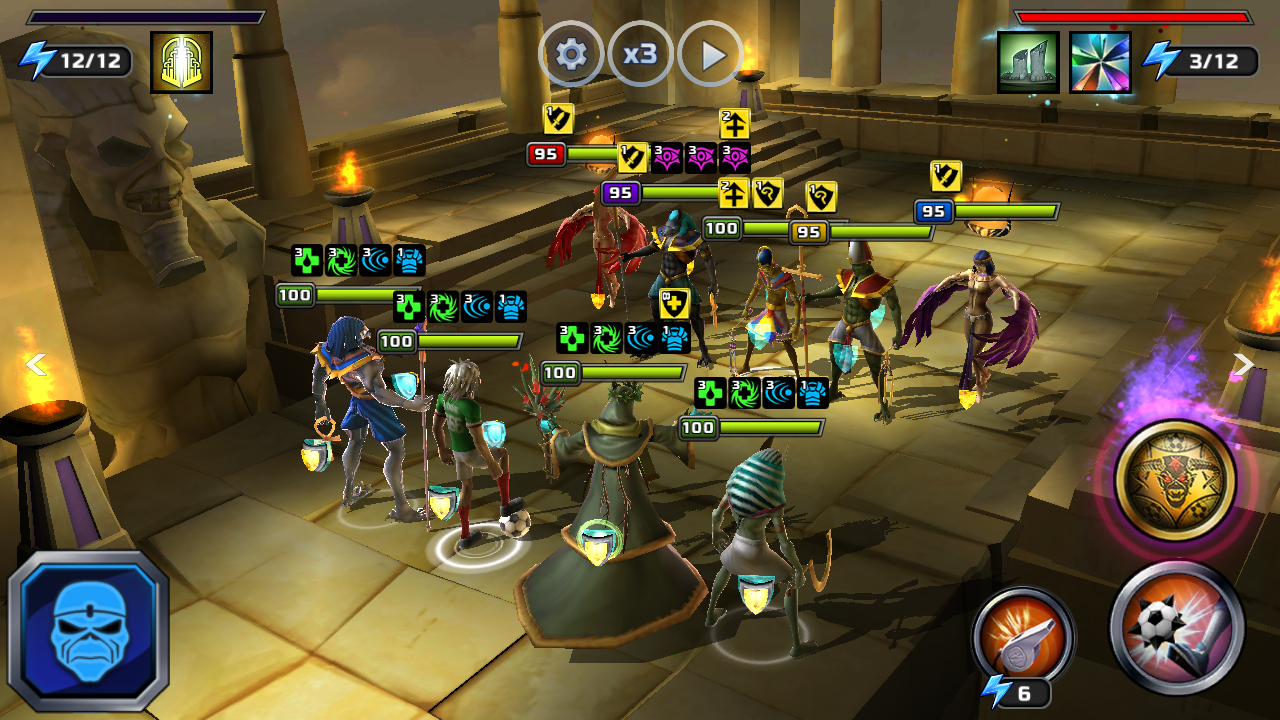Activate the soccer ball kick attack
The height and width of the screenshot is (720, 1280).
click(x=1177, y=627)
